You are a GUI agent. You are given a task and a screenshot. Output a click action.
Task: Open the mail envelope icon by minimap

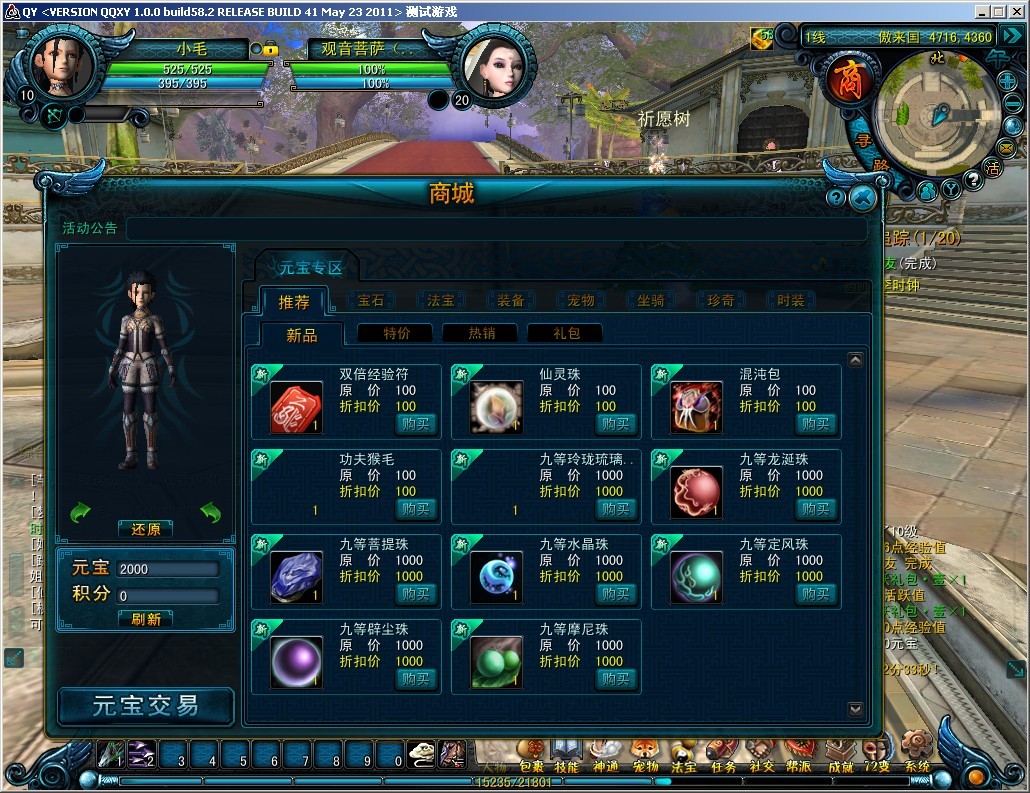tap(1007, 147)
